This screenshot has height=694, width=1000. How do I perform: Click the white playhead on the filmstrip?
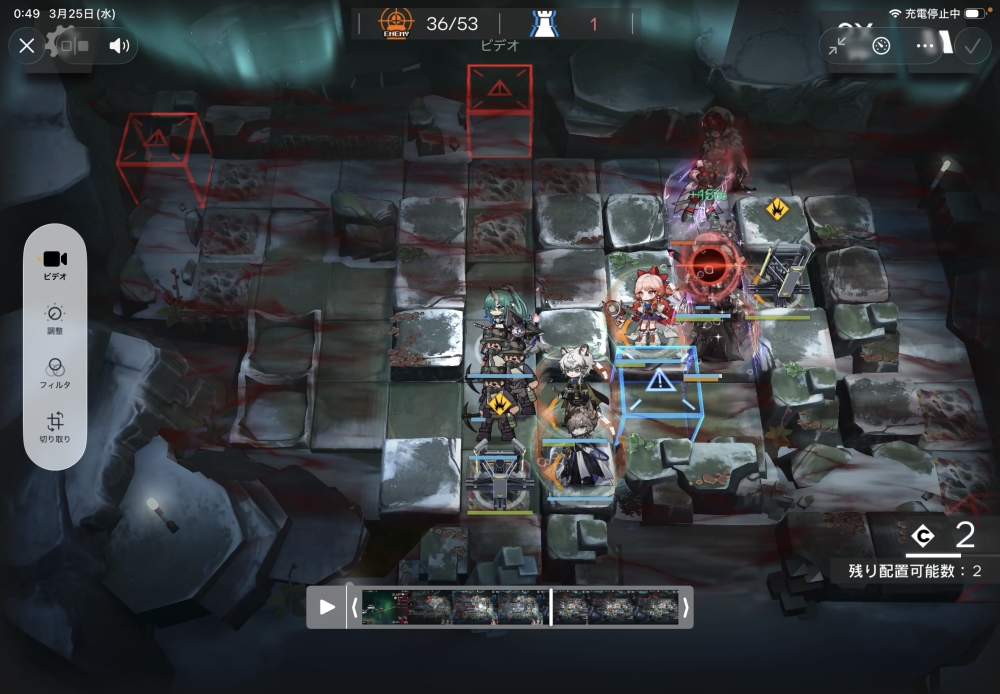551,607
